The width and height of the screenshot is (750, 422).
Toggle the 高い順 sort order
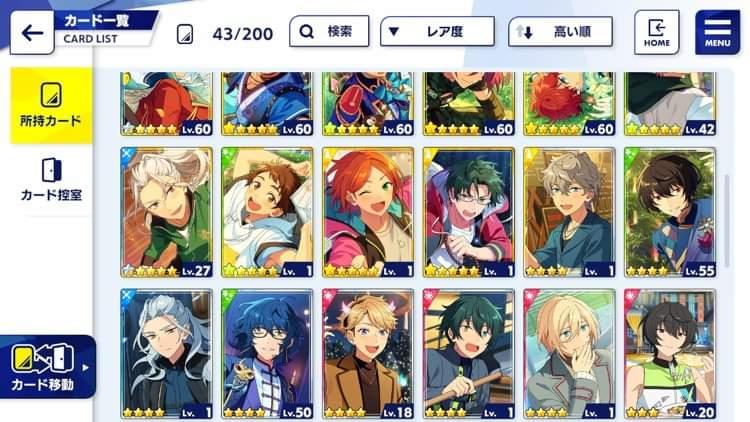click(x=559, y=32)
